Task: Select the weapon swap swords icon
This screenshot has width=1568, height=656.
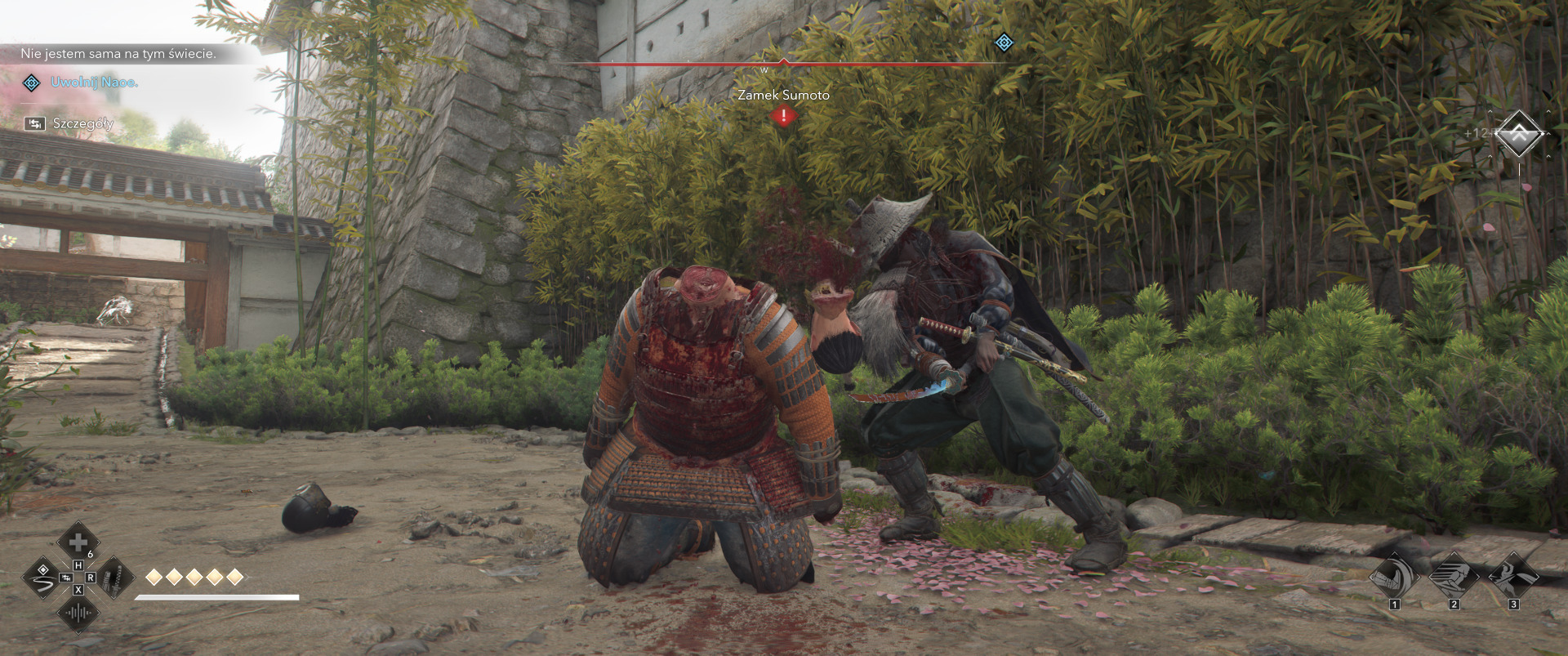Action: tap(114, 579)
